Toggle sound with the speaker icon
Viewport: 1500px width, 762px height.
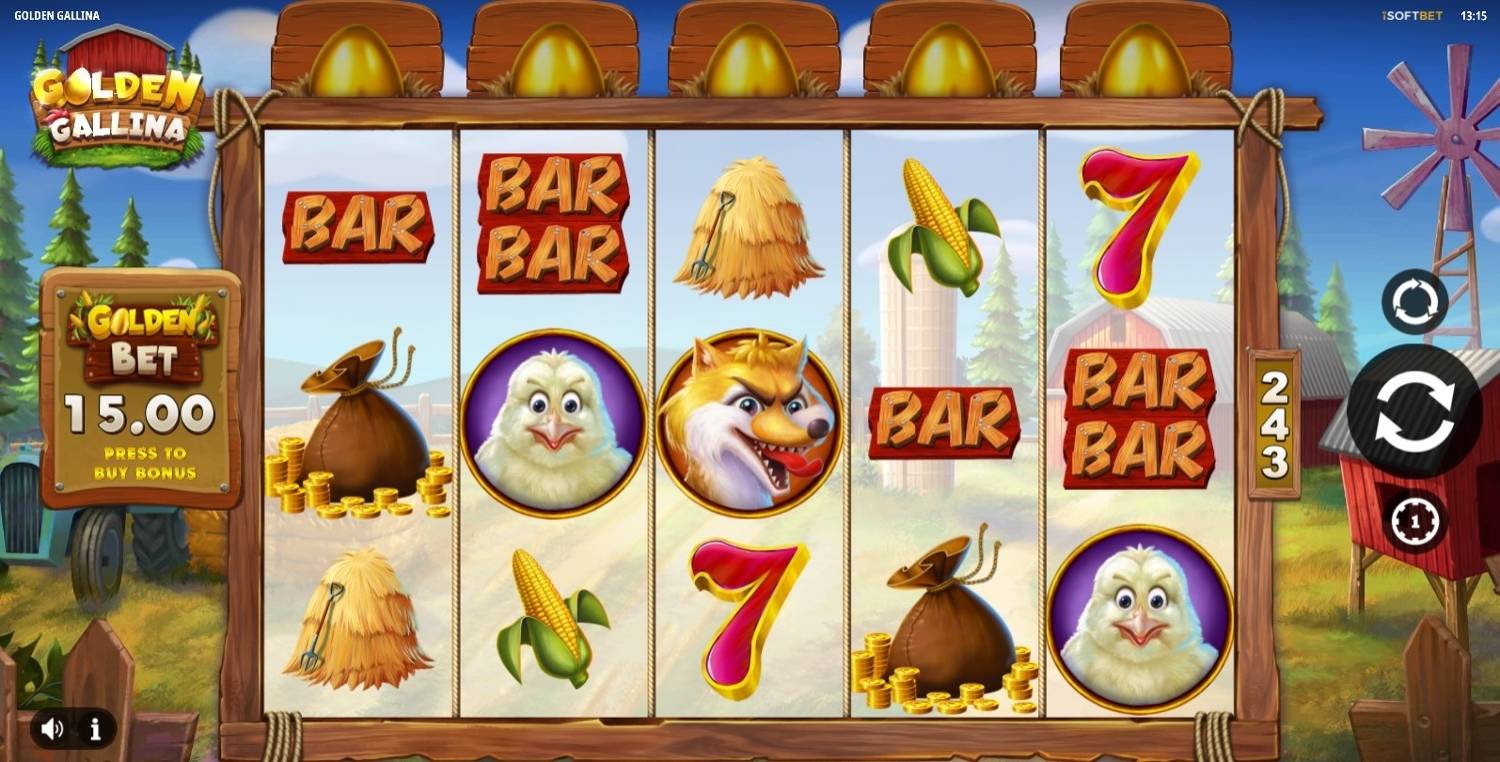(53, 729)
